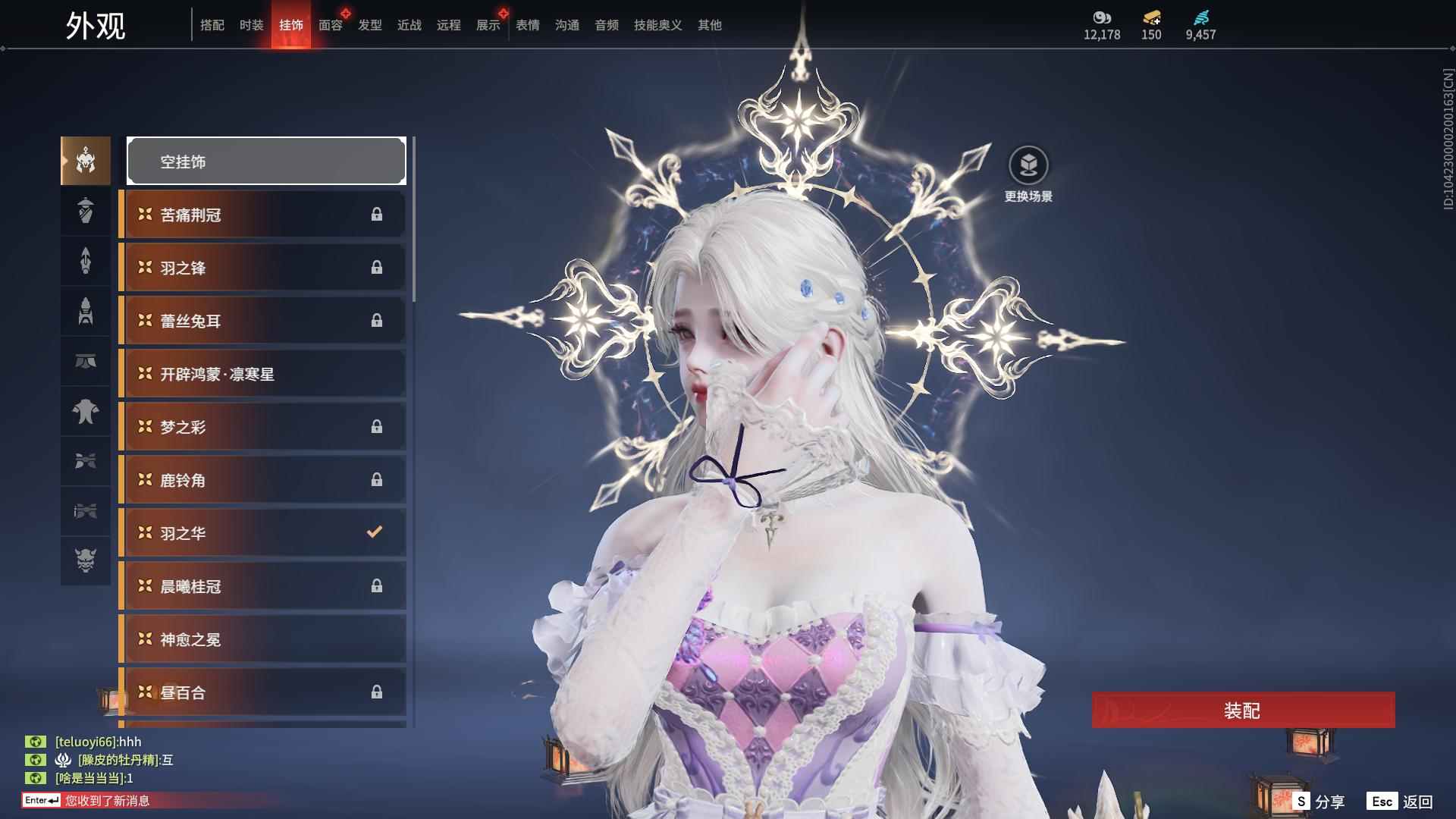Select the 鹿铃角 accessory

point(262,480)
